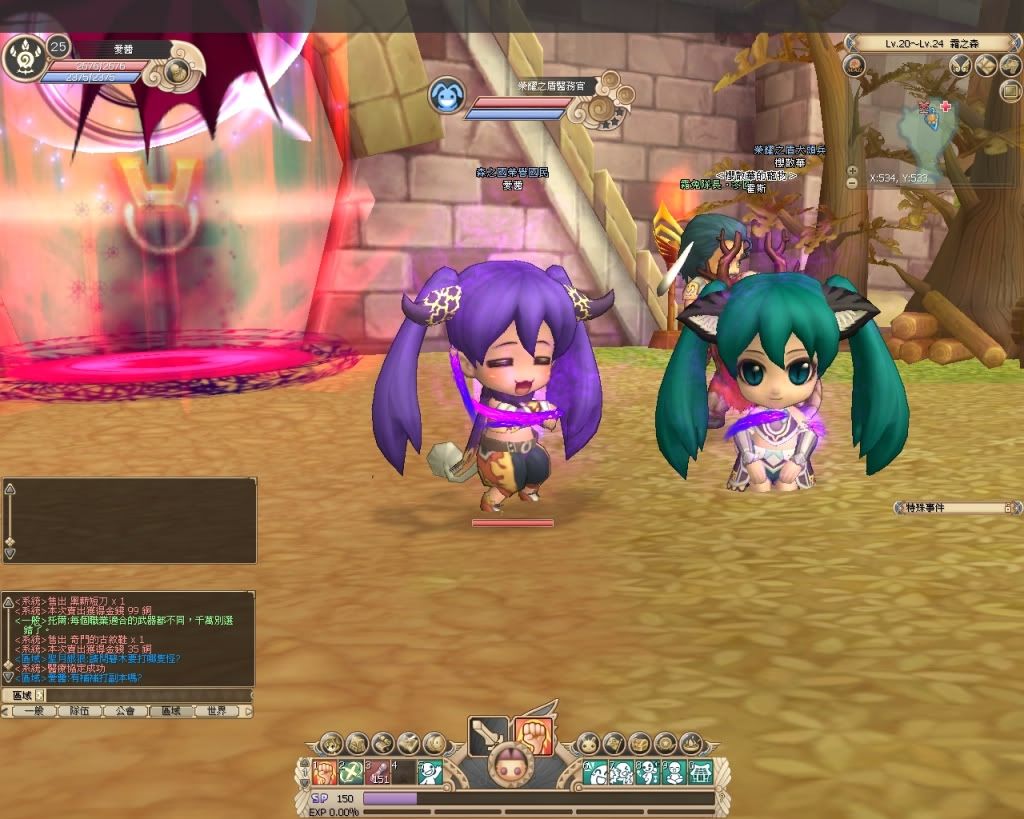Viewport: 1024px width, 819px height.
Task: Use the house-shaped return skill in slot 0
Action: [700, 772]
